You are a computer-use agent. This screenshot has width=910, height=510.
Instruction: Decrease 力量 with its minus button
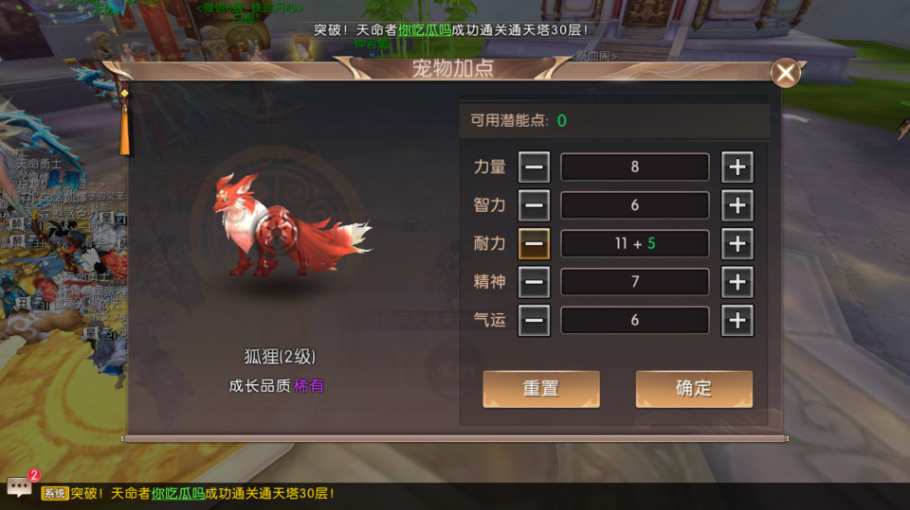click(534, 167)
